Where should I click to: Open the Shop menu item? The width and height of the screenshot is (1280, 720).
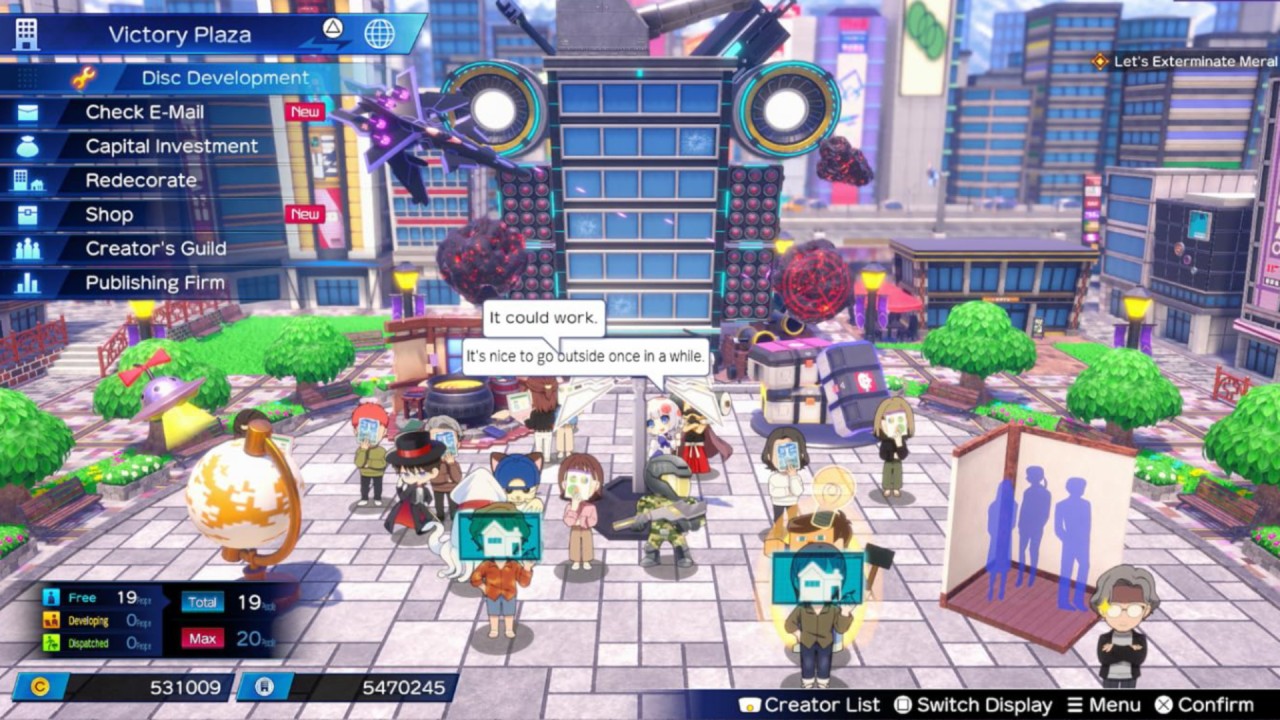110,214
